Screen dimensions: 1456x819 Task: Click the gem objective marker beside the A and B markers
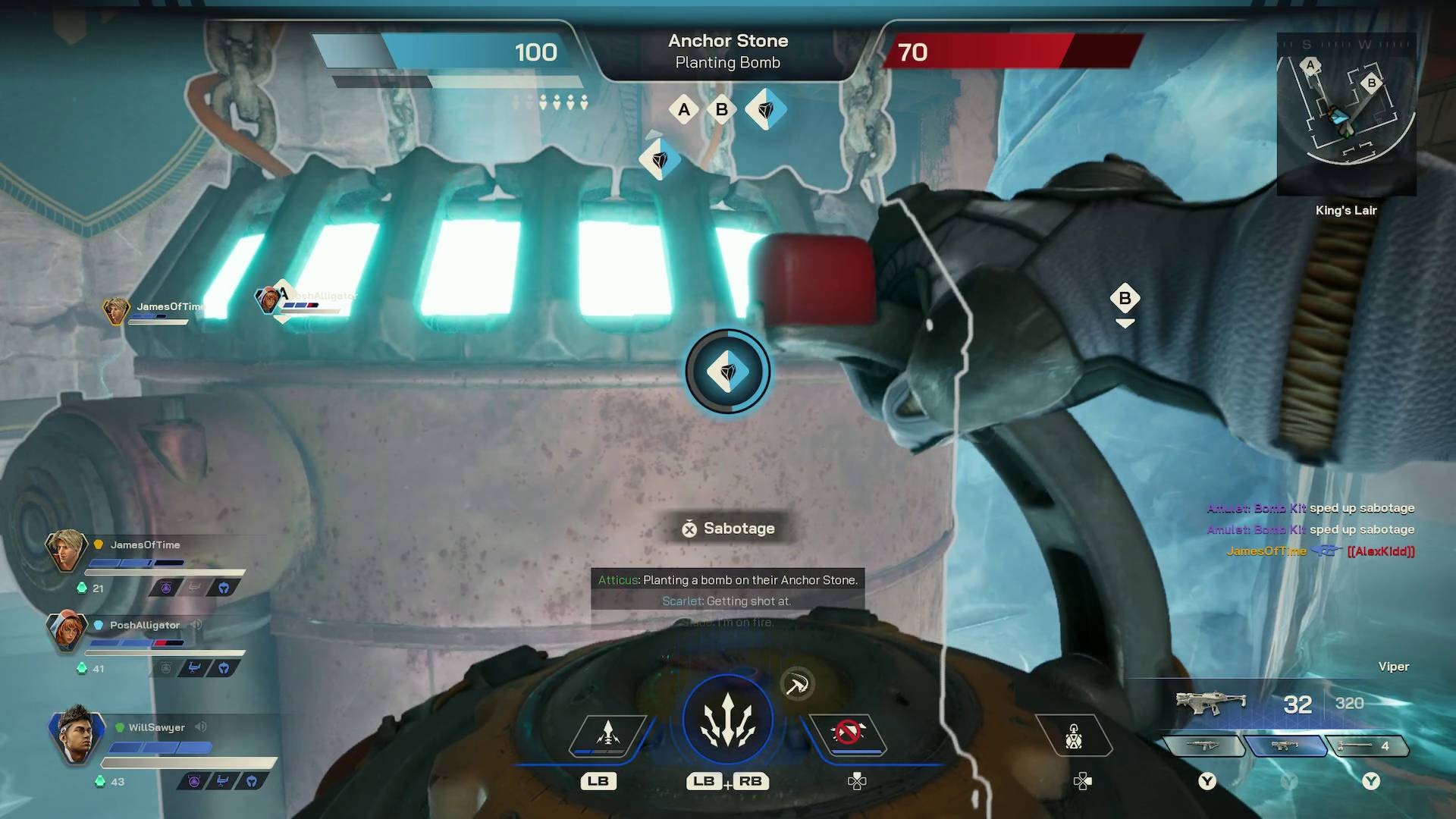click(x=765, y=109)
